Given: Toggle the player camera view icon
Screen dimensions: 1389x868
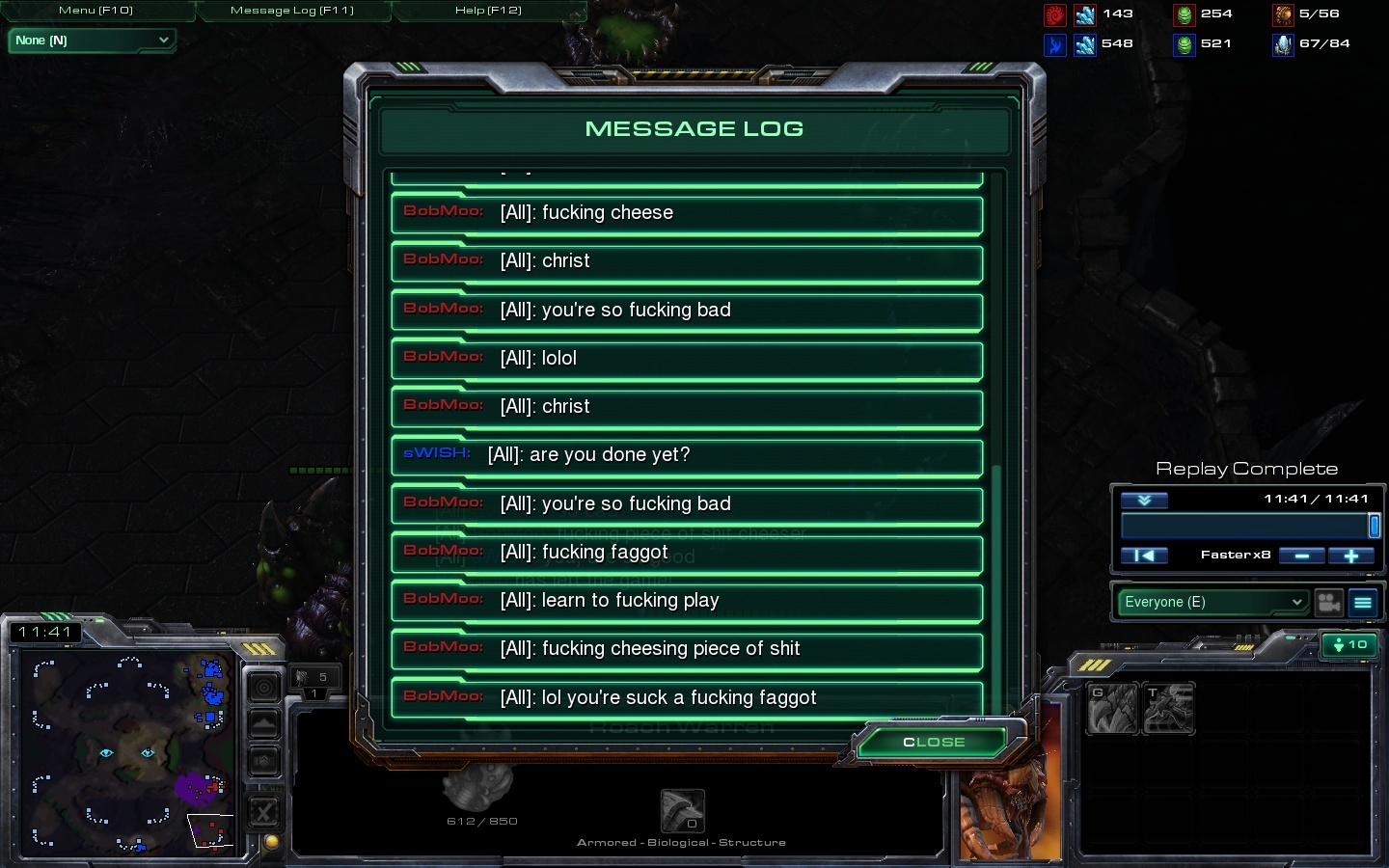Looking at the screenshot, I should point(1329,602).
